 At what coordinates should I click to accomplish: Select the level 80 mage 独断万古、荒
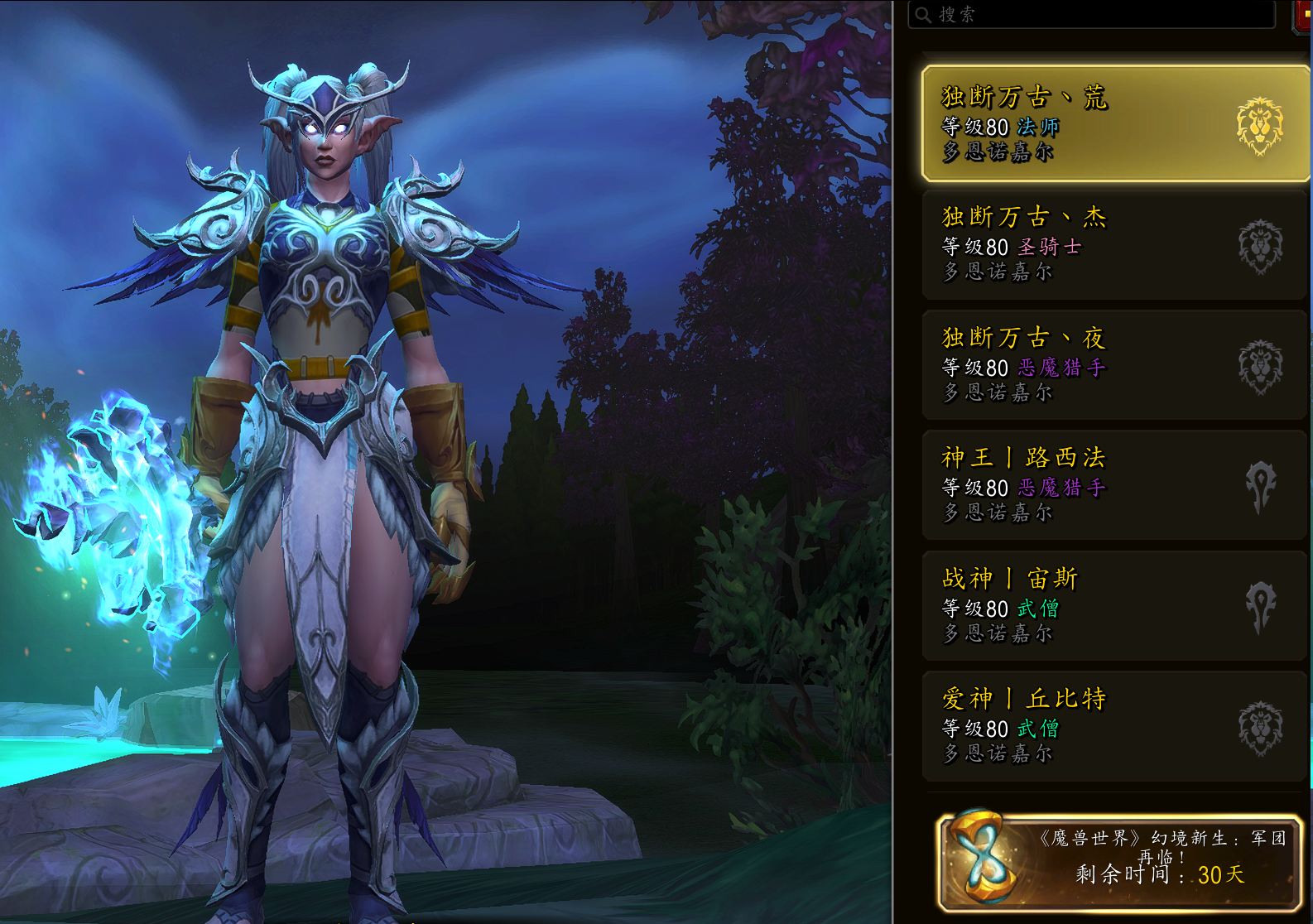click(x=1114, y=124)
